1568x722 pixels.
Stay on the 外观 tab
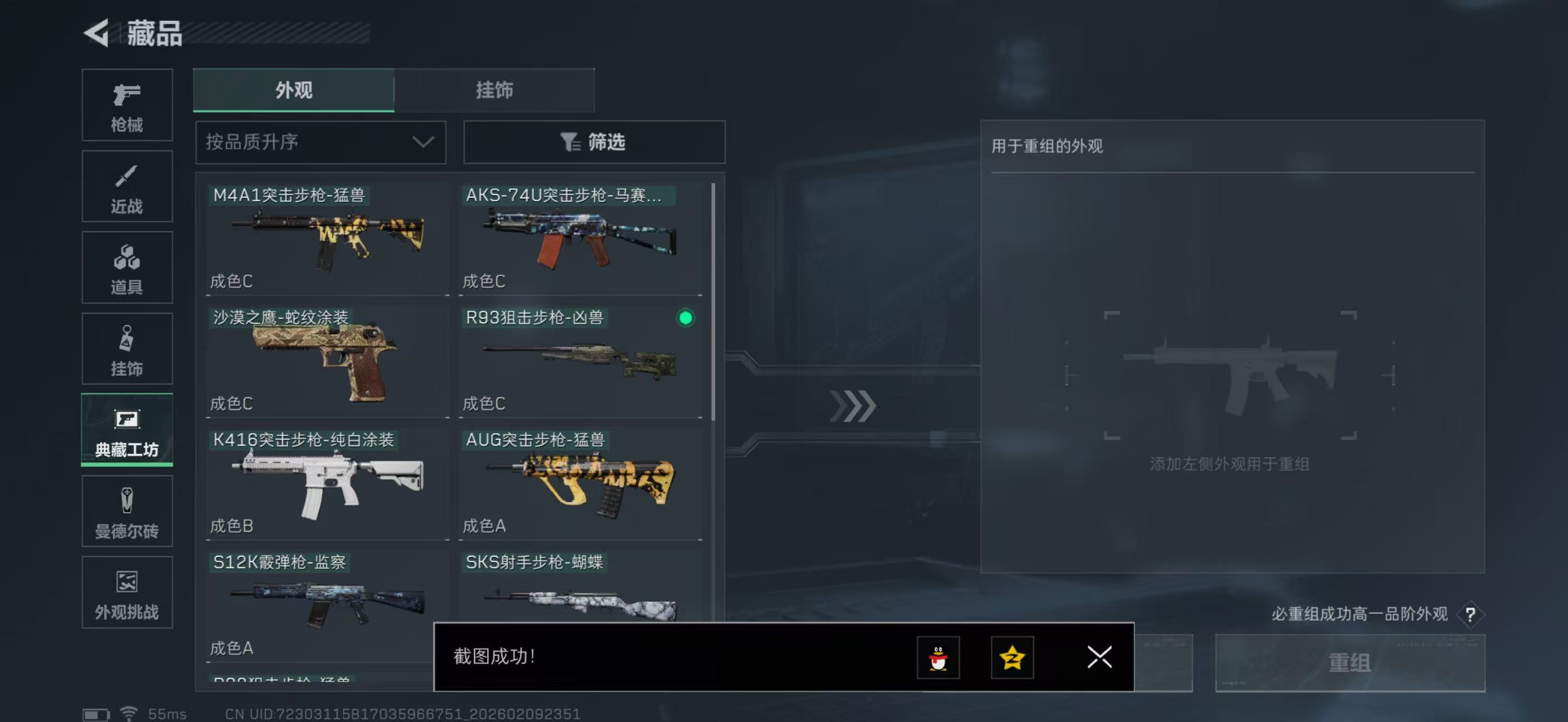pos(293,90)
